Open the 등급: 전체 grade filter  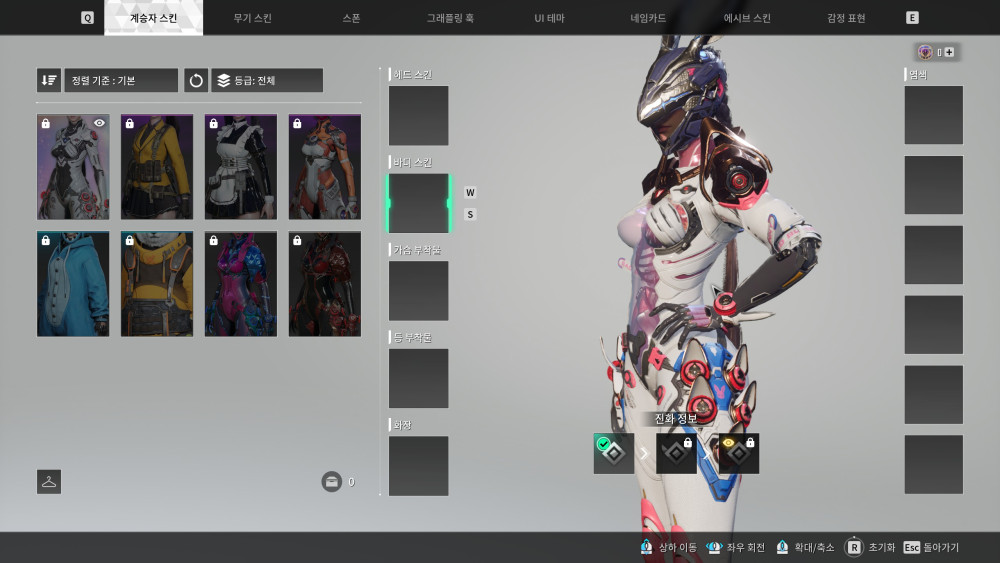pyautogui.click(x=267, y=80)
